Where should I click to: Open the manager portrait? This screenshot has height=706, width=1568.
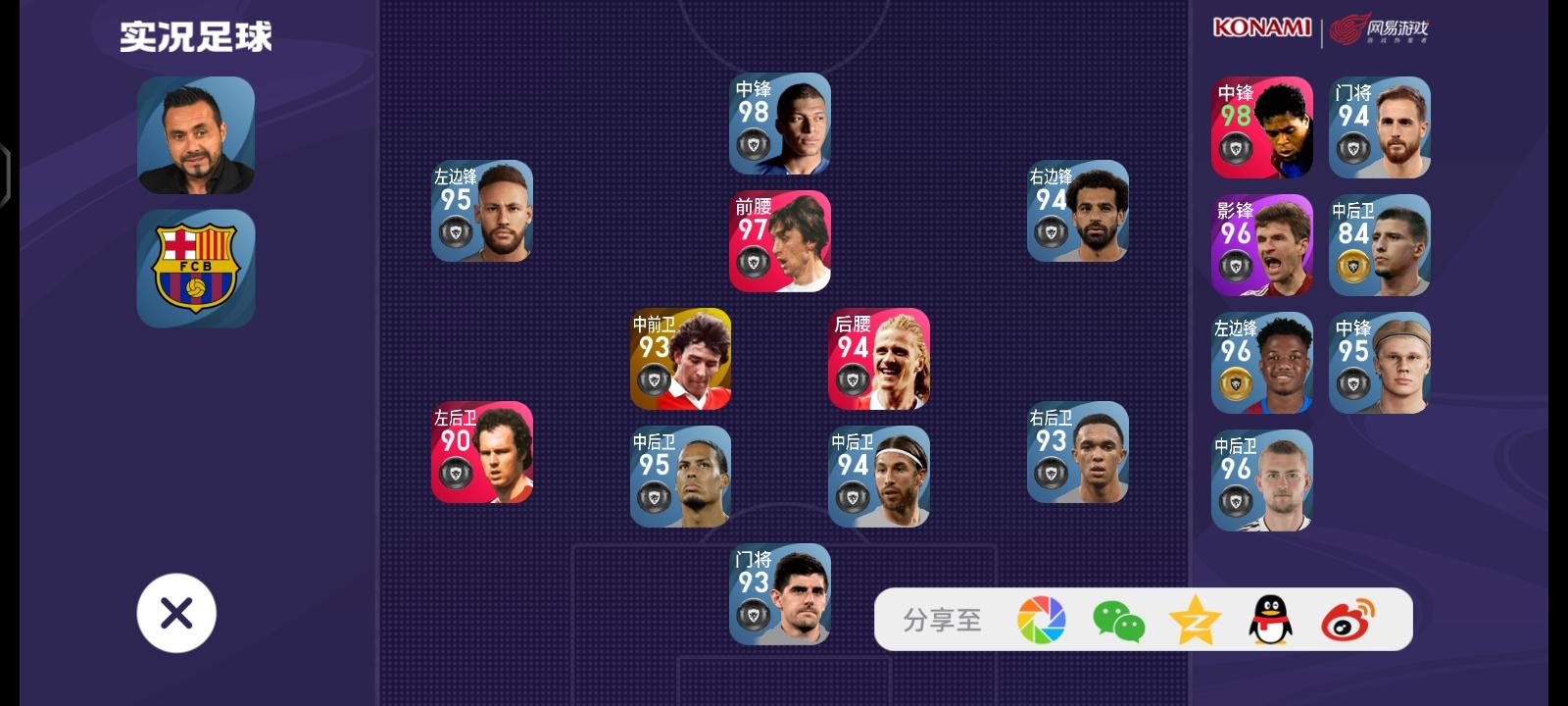tap(195, 134)
